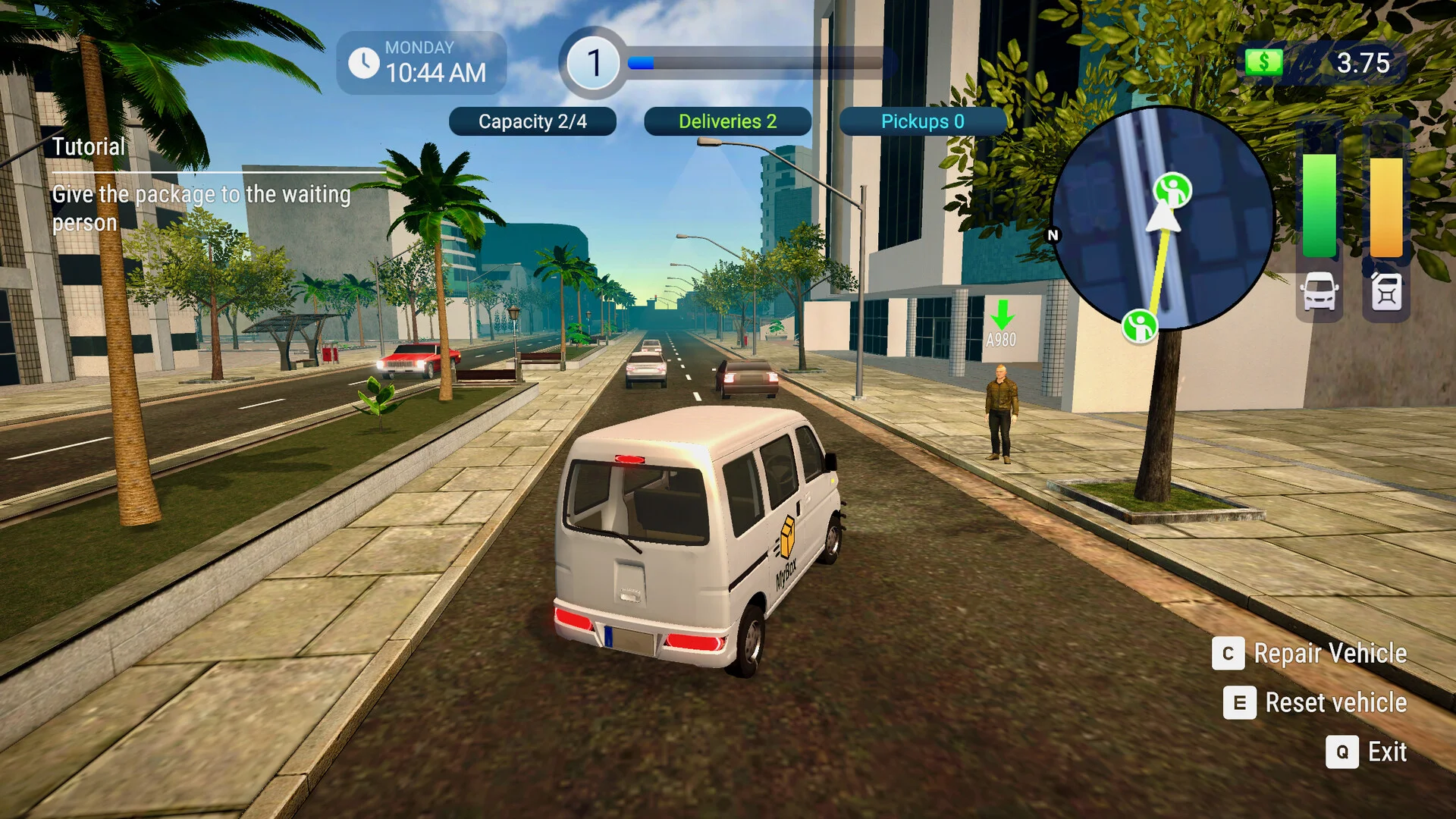Click the A980 delivery destination marker

click(1001, 325)
